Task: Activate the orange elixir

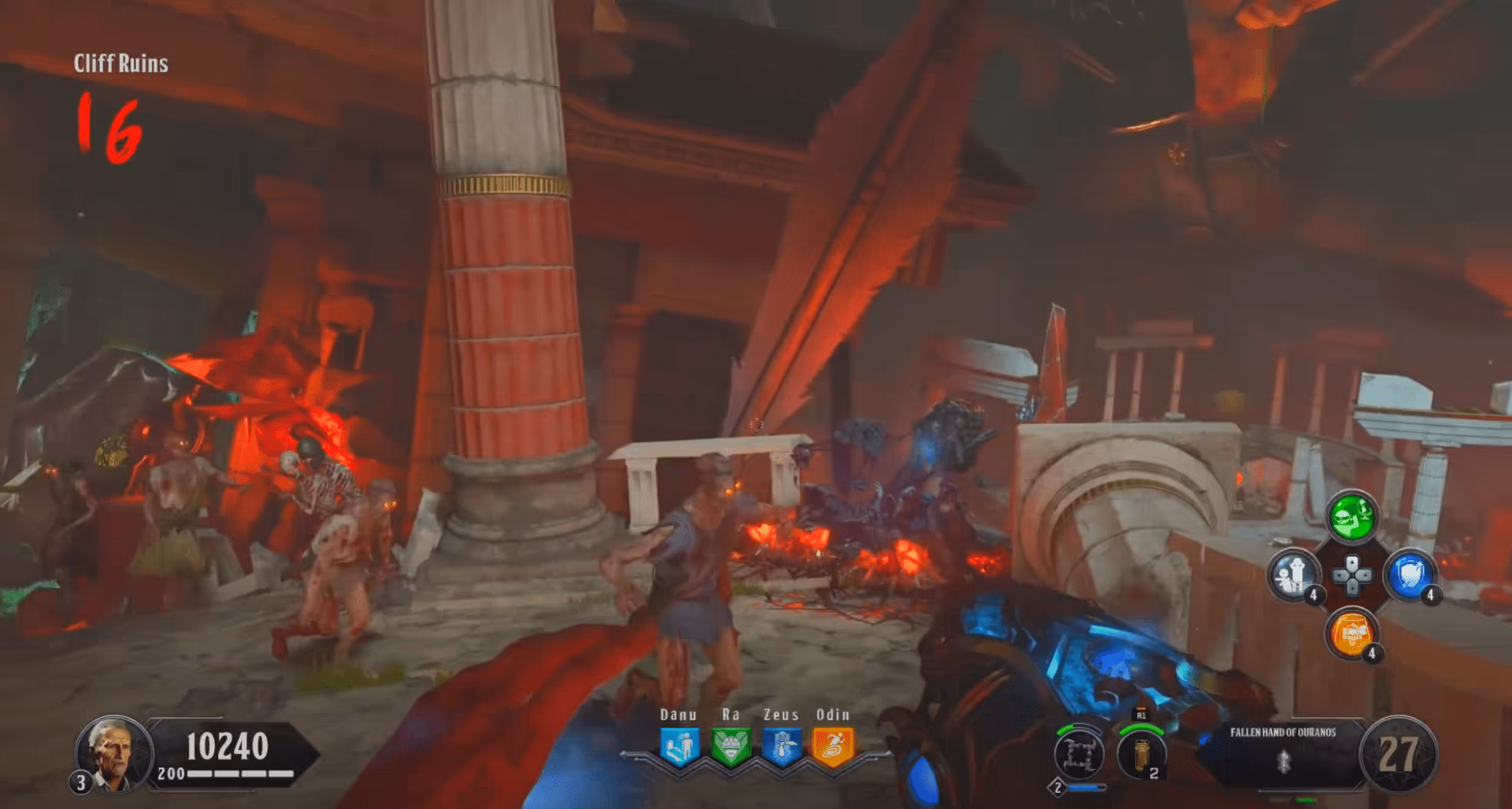Action: [1352, 633]
